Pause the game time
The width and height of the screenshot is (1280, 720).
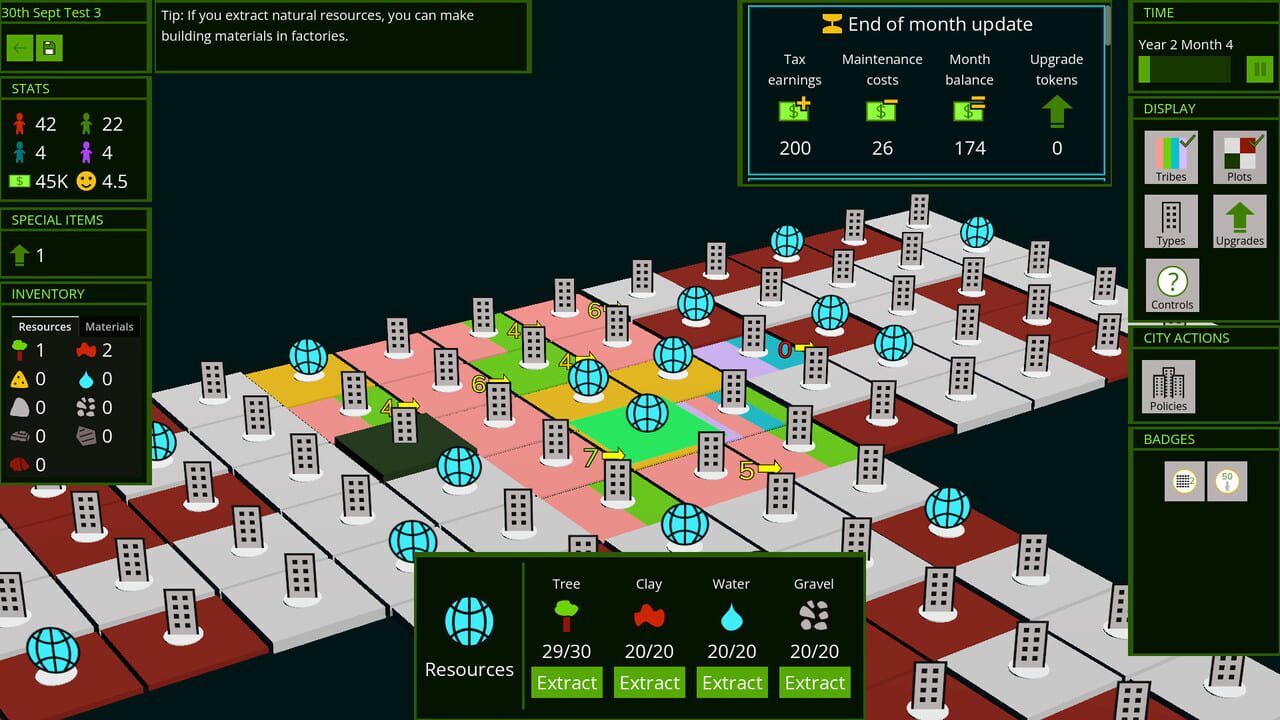[1257, 69]
